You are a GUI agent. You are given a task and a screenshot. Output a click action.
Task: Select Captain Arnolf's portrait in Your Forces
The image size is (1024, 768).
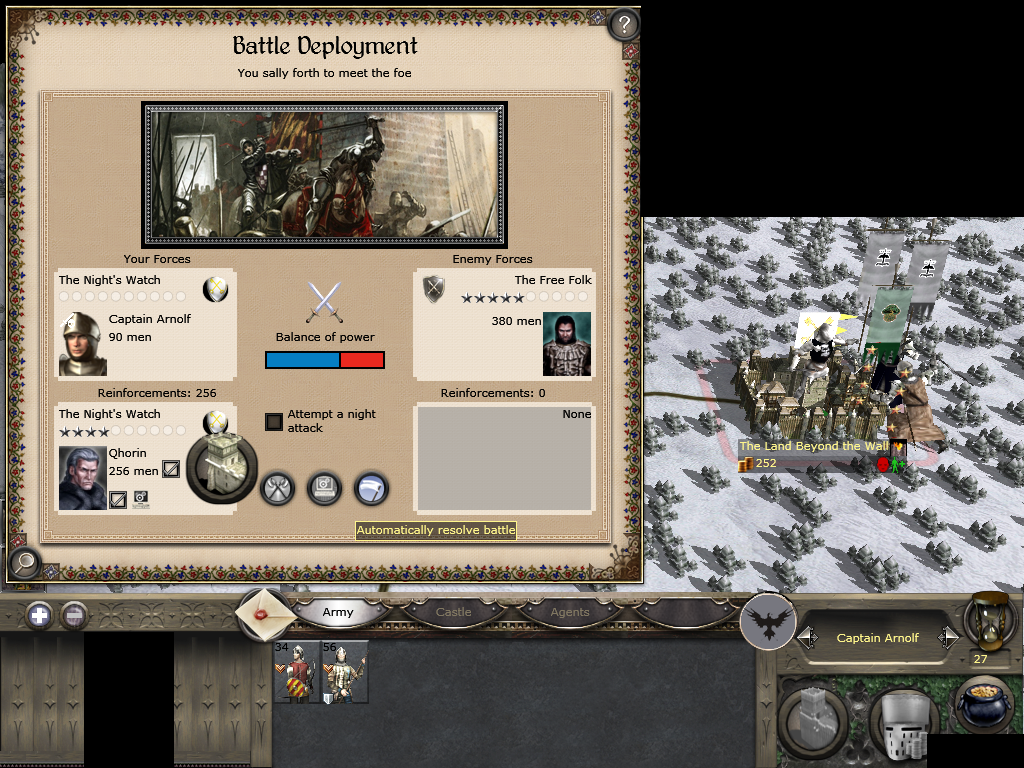pyautogui.click(x=82, y=344)
